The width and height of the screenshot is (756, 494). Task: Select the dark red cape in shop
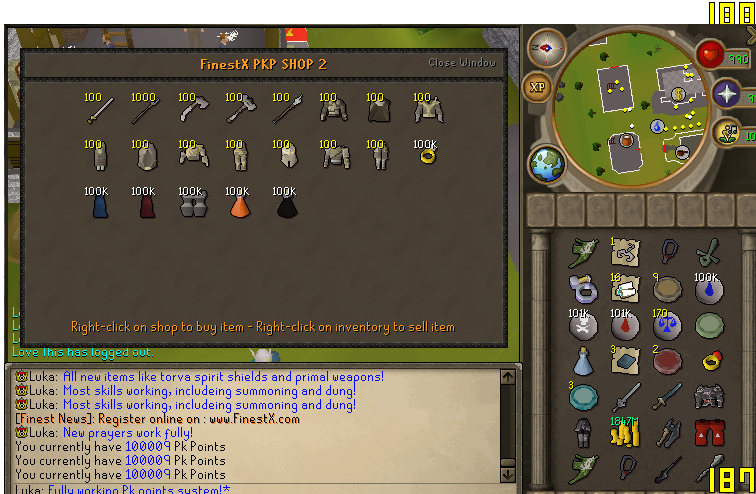click(143, 203)
